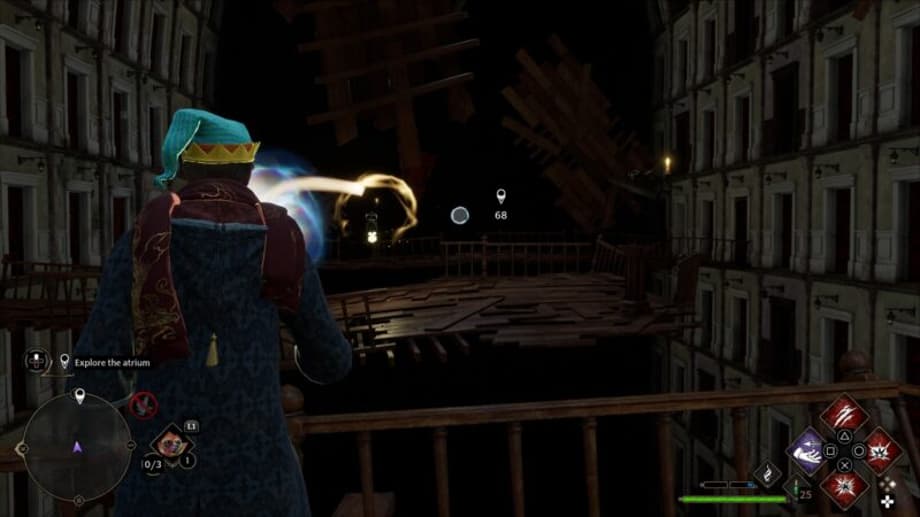920x517 pixels.
Task: Click the red crossed-out flying restriction icon
Action: pos(144,405)
